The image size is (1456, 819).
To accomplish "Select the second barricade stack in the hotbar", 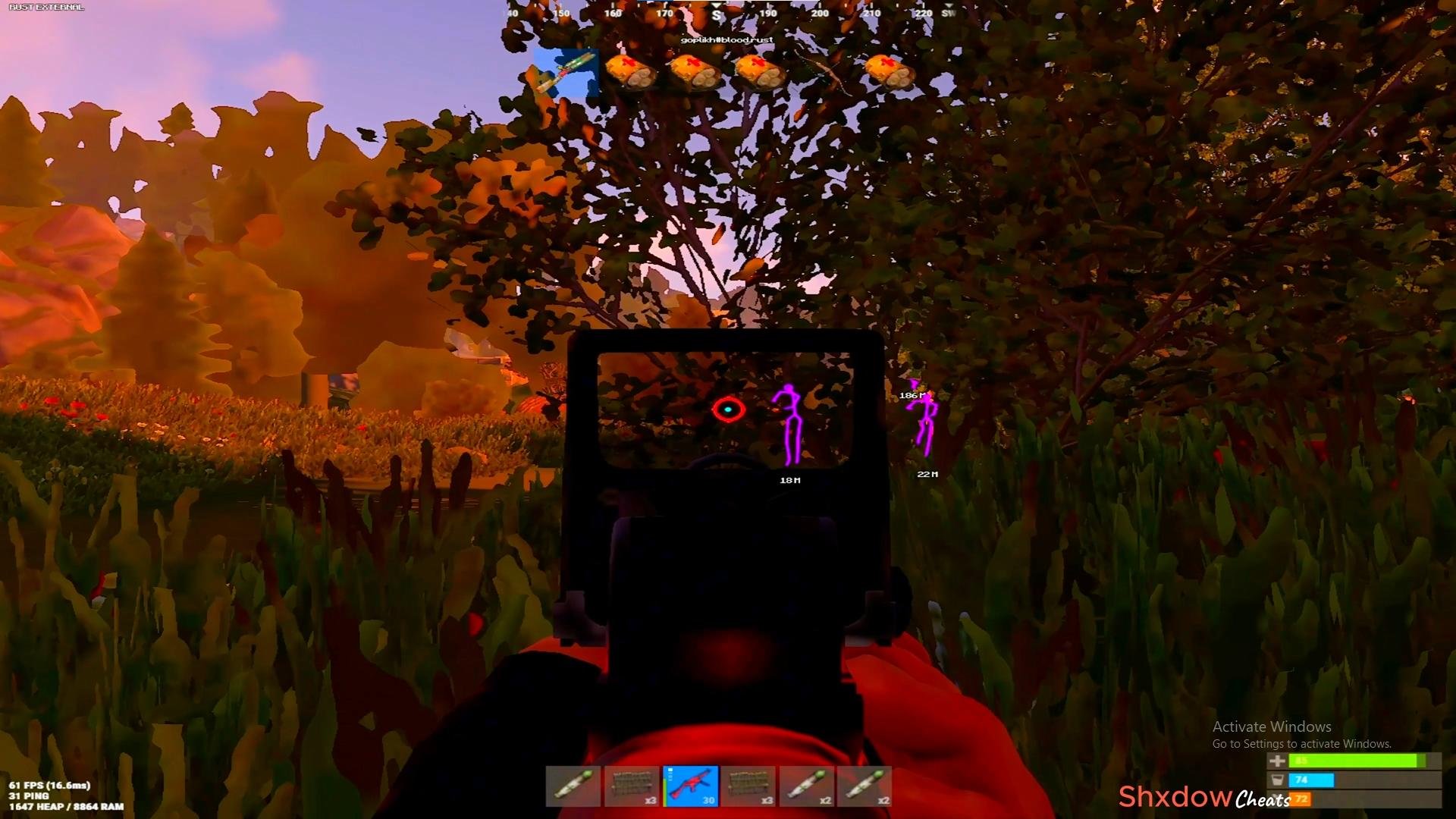I will pos(748,786).
